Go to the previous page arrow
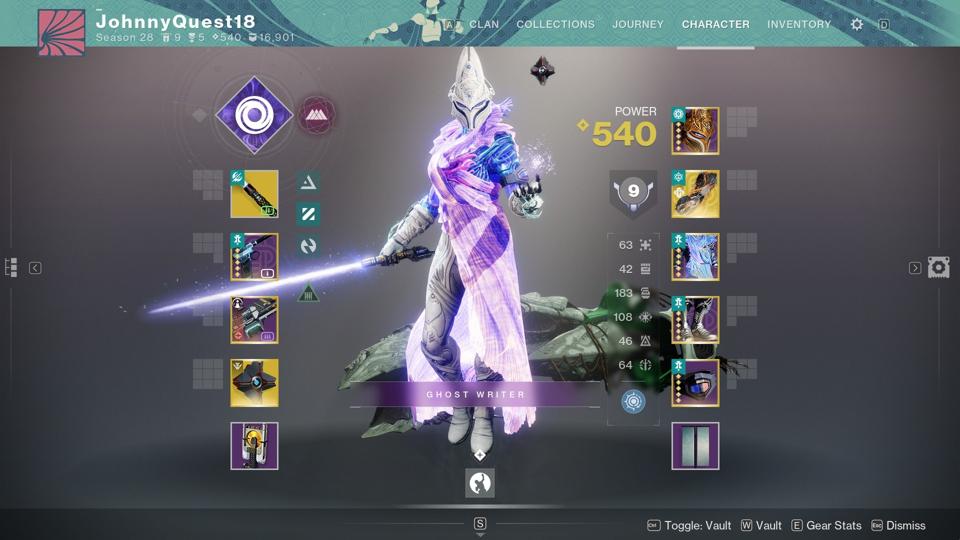Image resolution: width=960 pixels, height=540 pixels. tap(35, 268)
